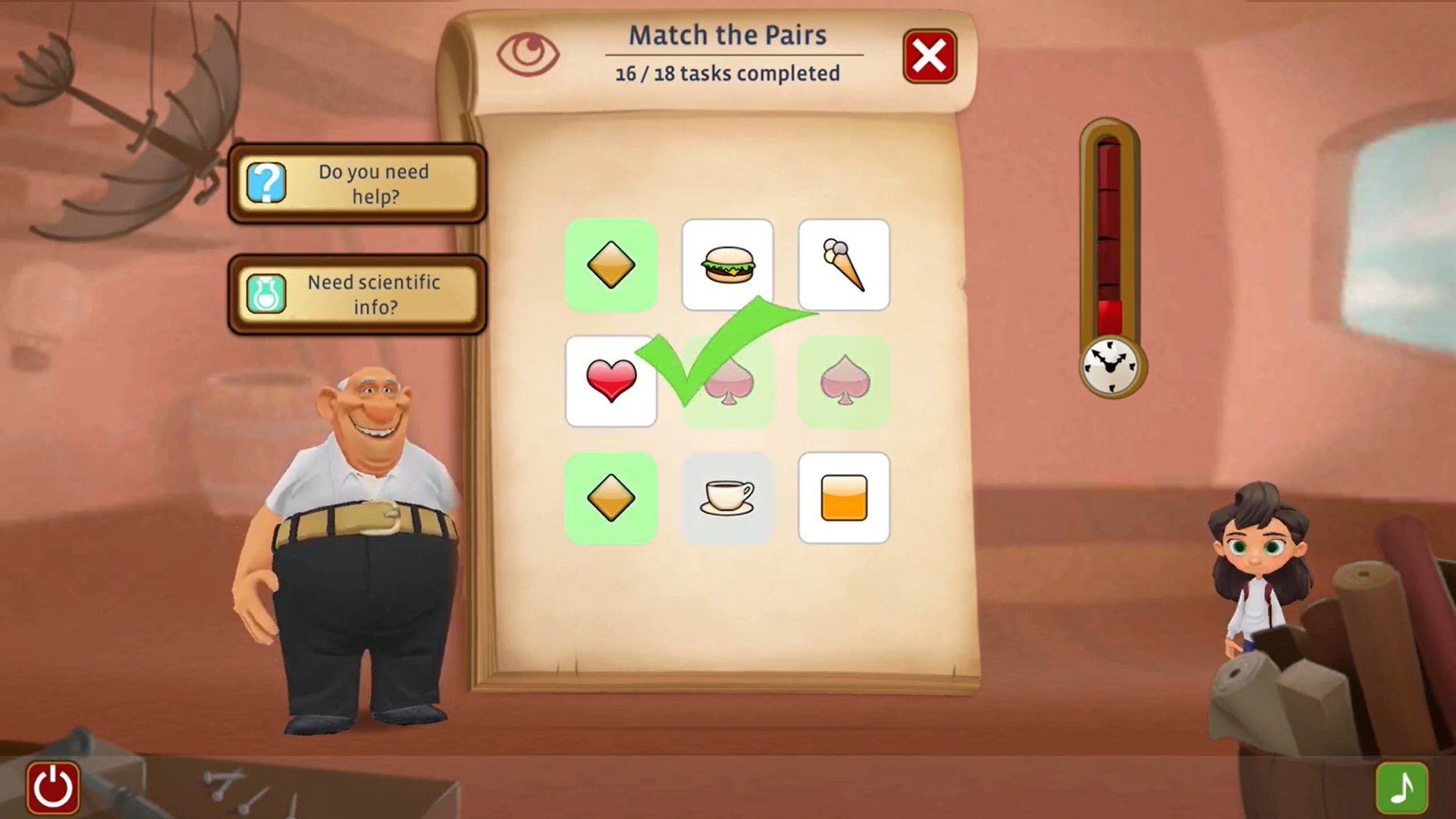This screenshot has width=1456, height=819.
Task: Click the red power button
Action: 53,786
